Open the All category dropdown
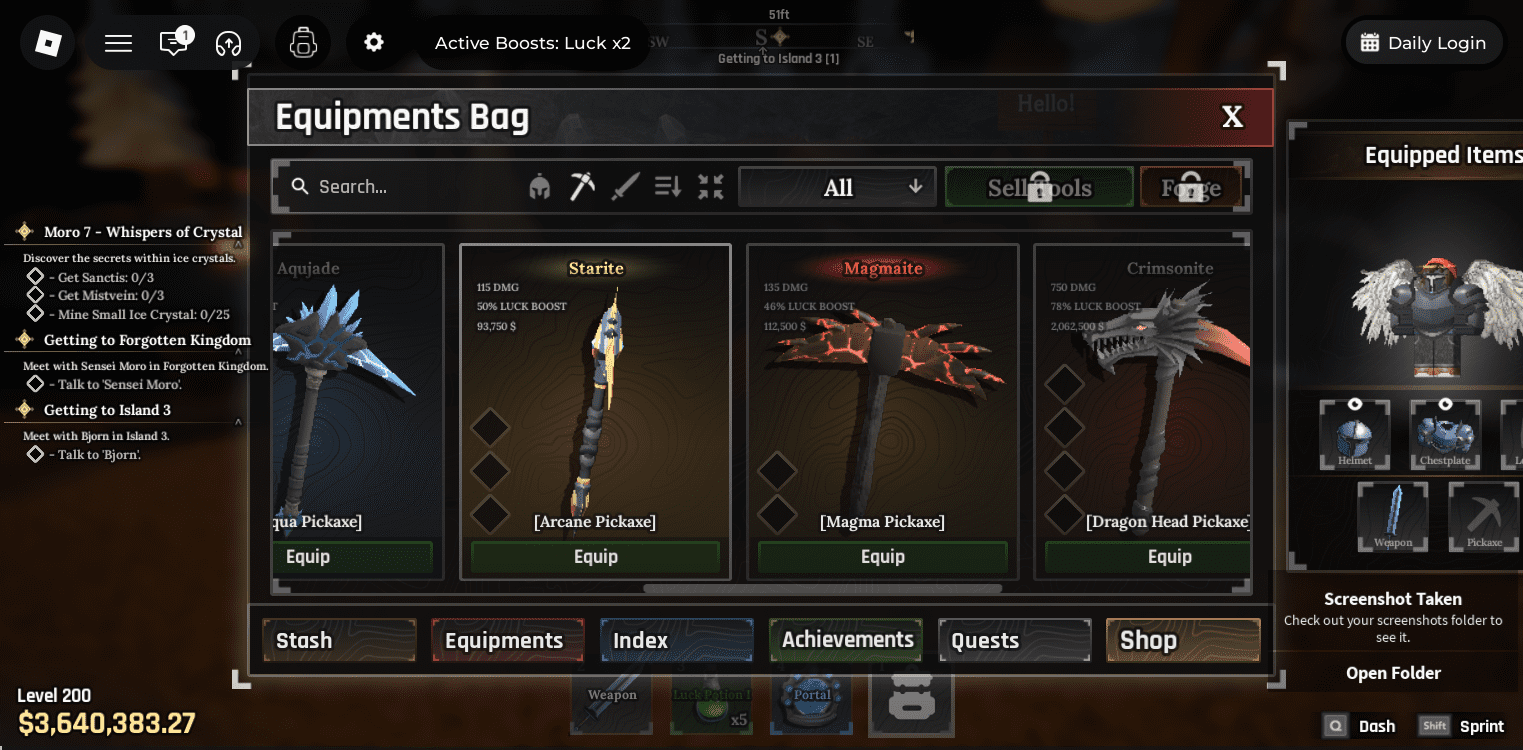1523x750 pixels. (836, 186)
